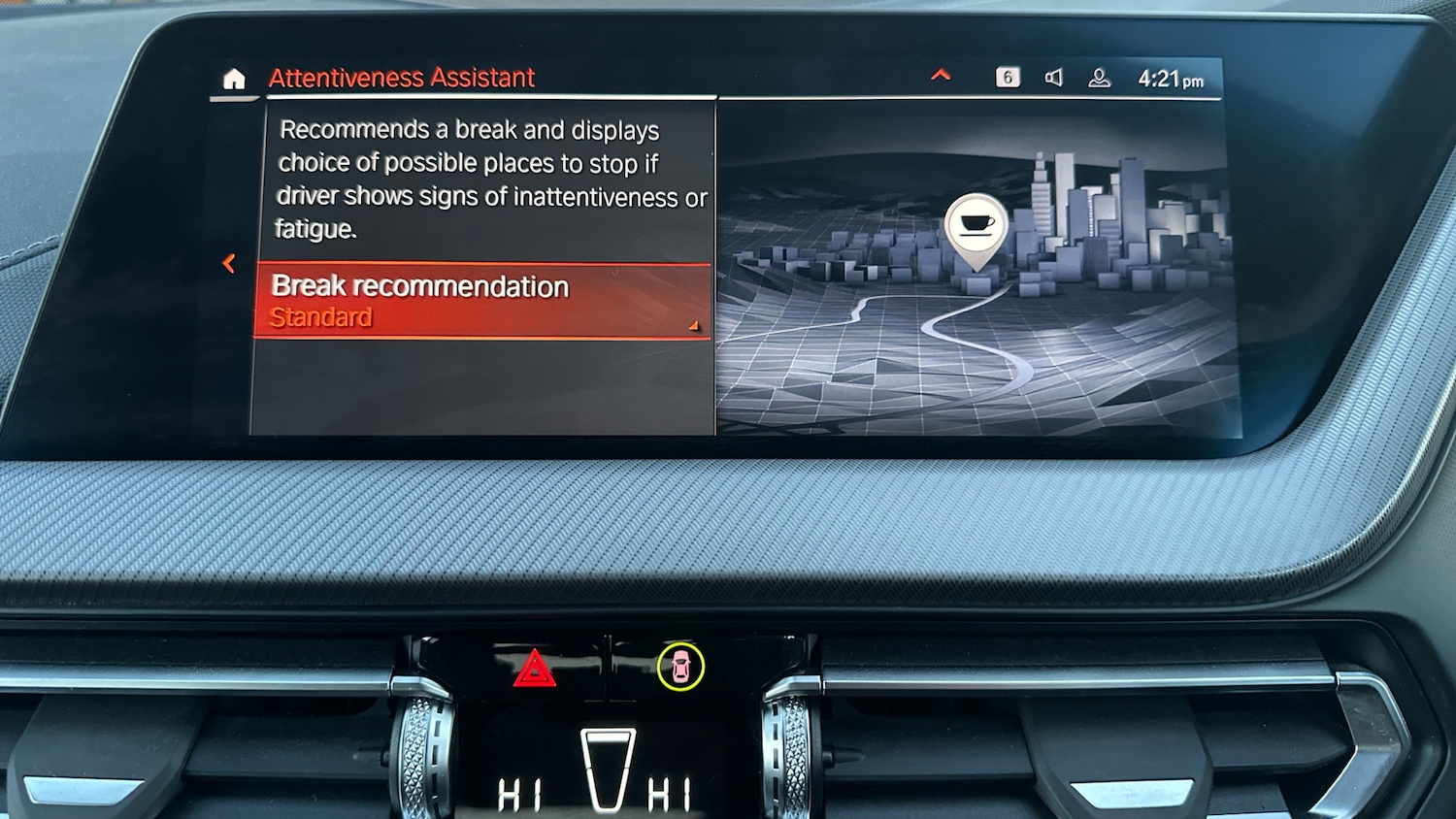This screenshot has height=819, width=1456.
Task: Select the coffee cup break marker
Action: tap(976, 225)
